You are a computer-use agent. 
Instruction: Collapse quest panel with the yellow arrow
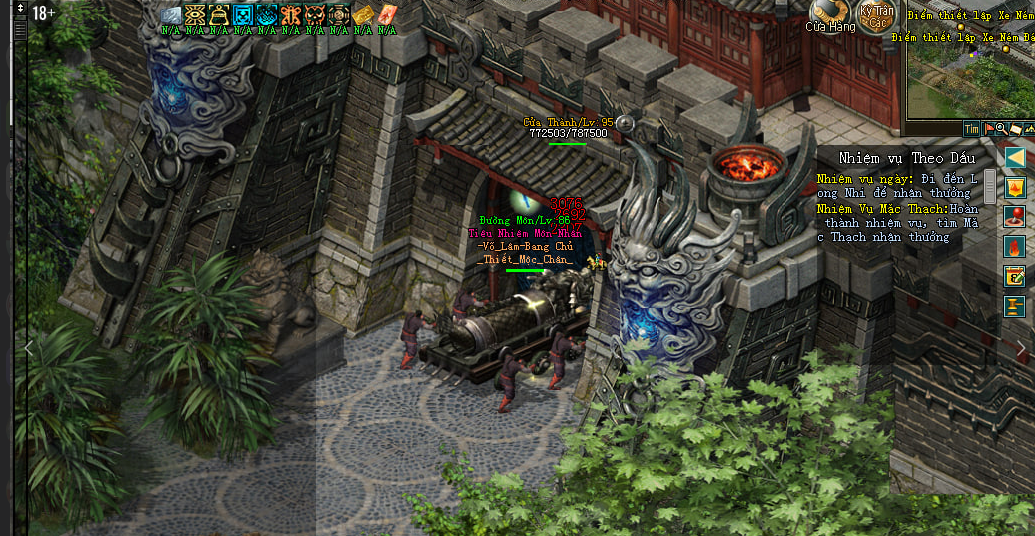click(x=1015, y=157)
